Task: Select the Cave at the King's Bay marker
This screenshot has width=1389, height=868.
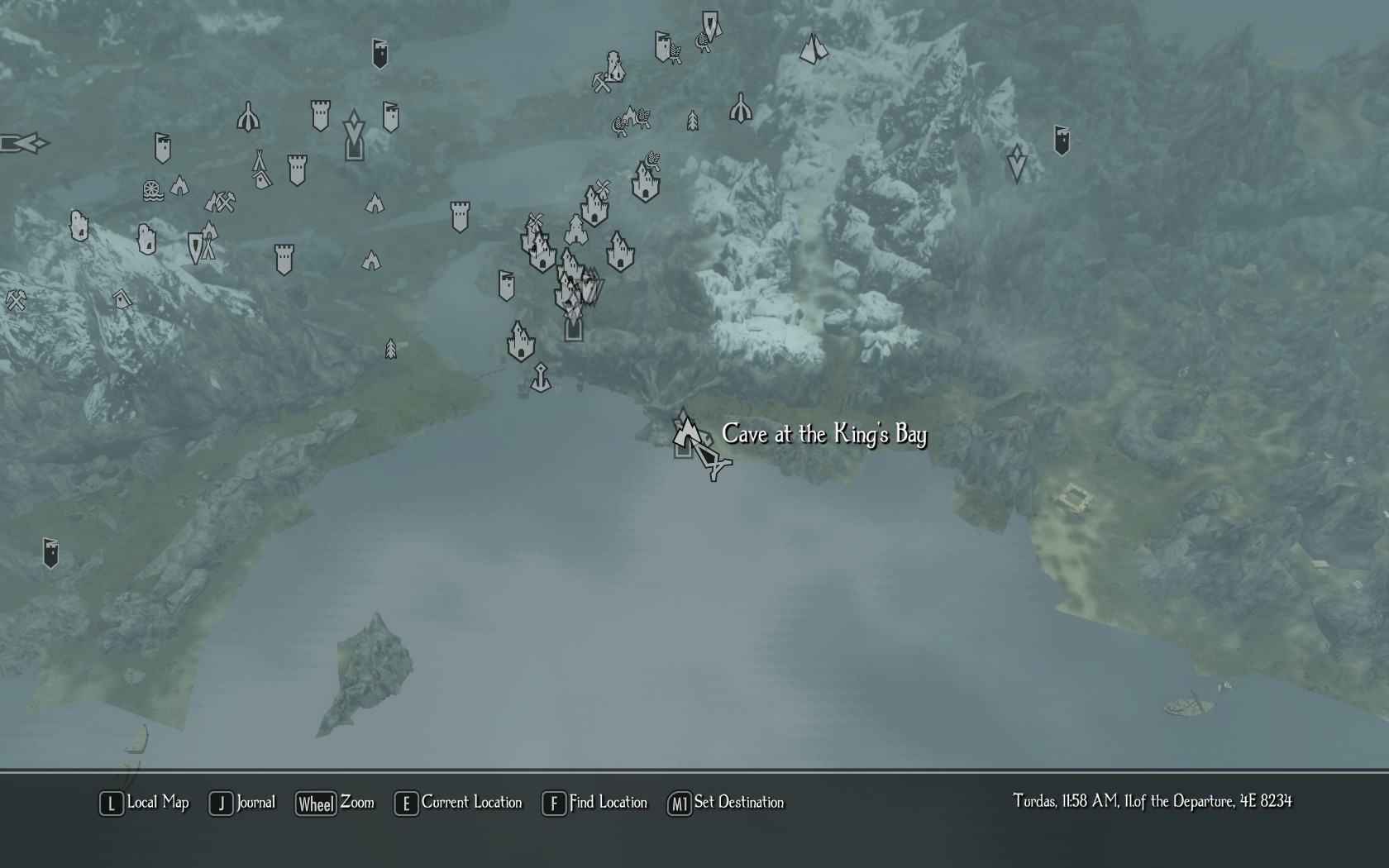Action: click(686, 432)
